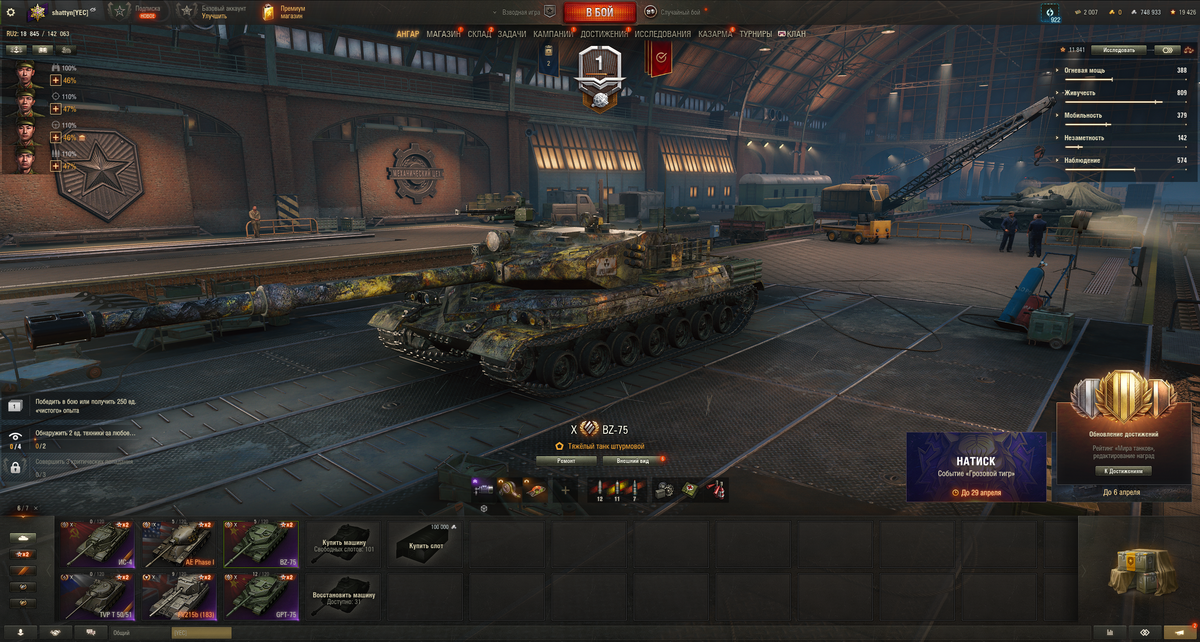
Task: Start battle with the red В БОЙ button
Action: click(x=600, y=12)
